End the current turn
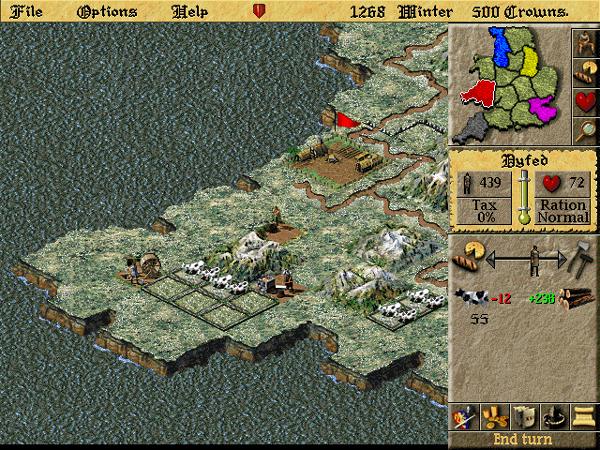 [x=522, y=439]
